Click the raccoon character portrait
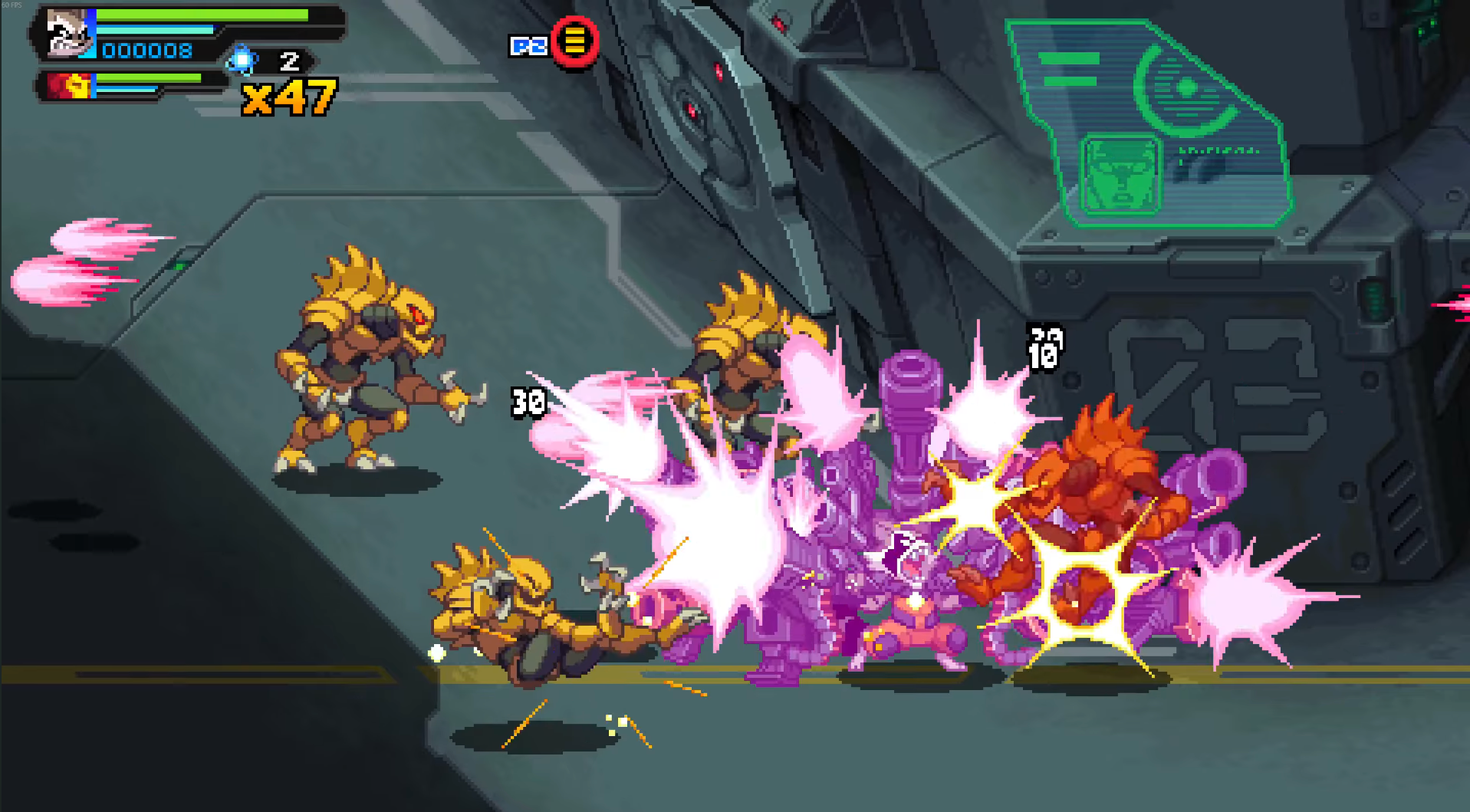Screen dimensions: 1470x812 point(69,33)
